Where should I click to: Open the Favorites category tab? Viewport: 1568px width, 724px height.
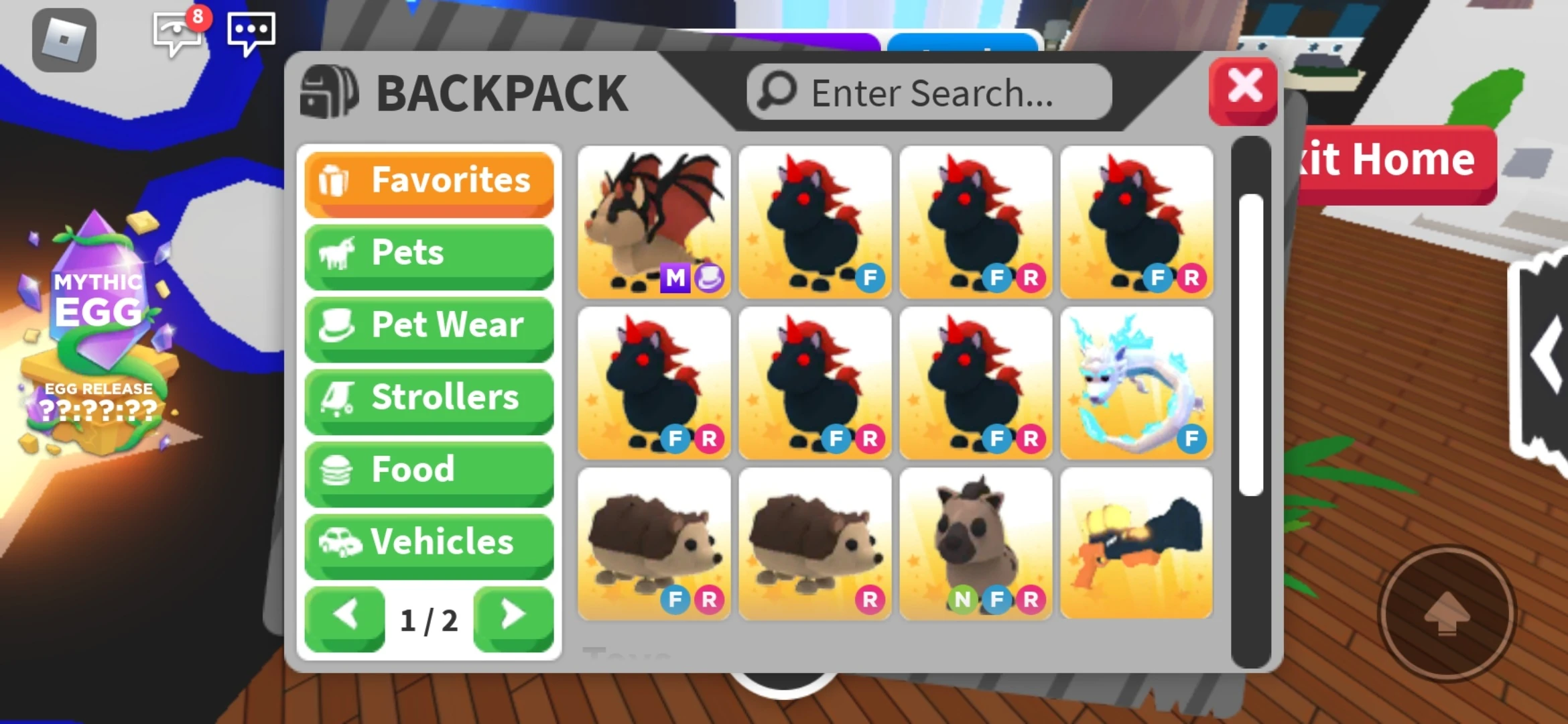pos(429,180)
